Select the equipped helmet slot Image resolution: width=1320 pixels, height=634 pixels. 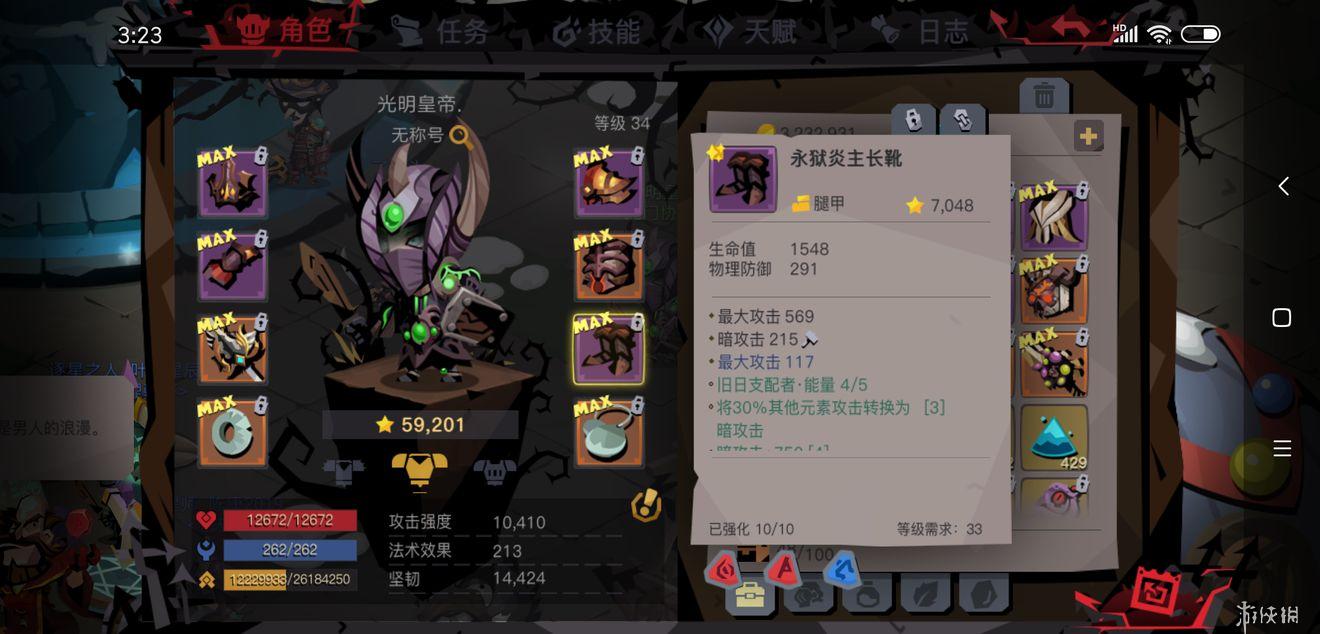coord(232,184)
